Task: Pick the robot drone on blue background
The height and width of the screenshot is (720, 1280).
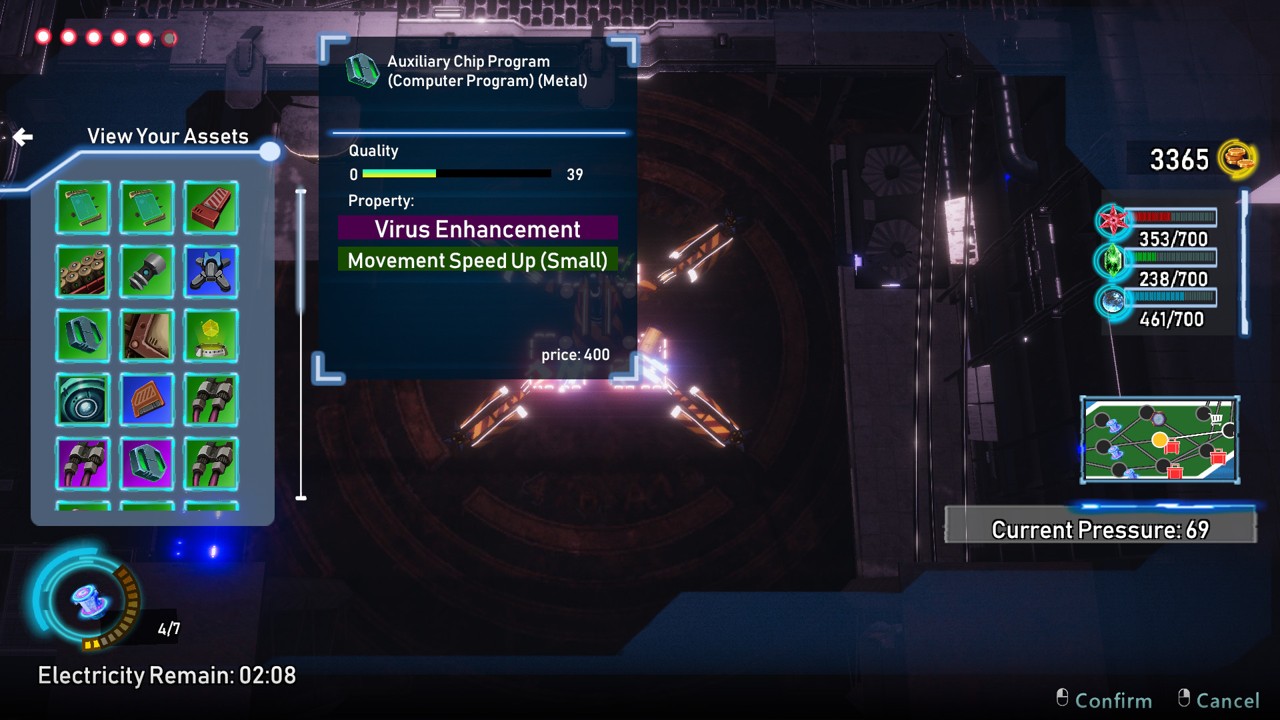Action: [211, 272]
